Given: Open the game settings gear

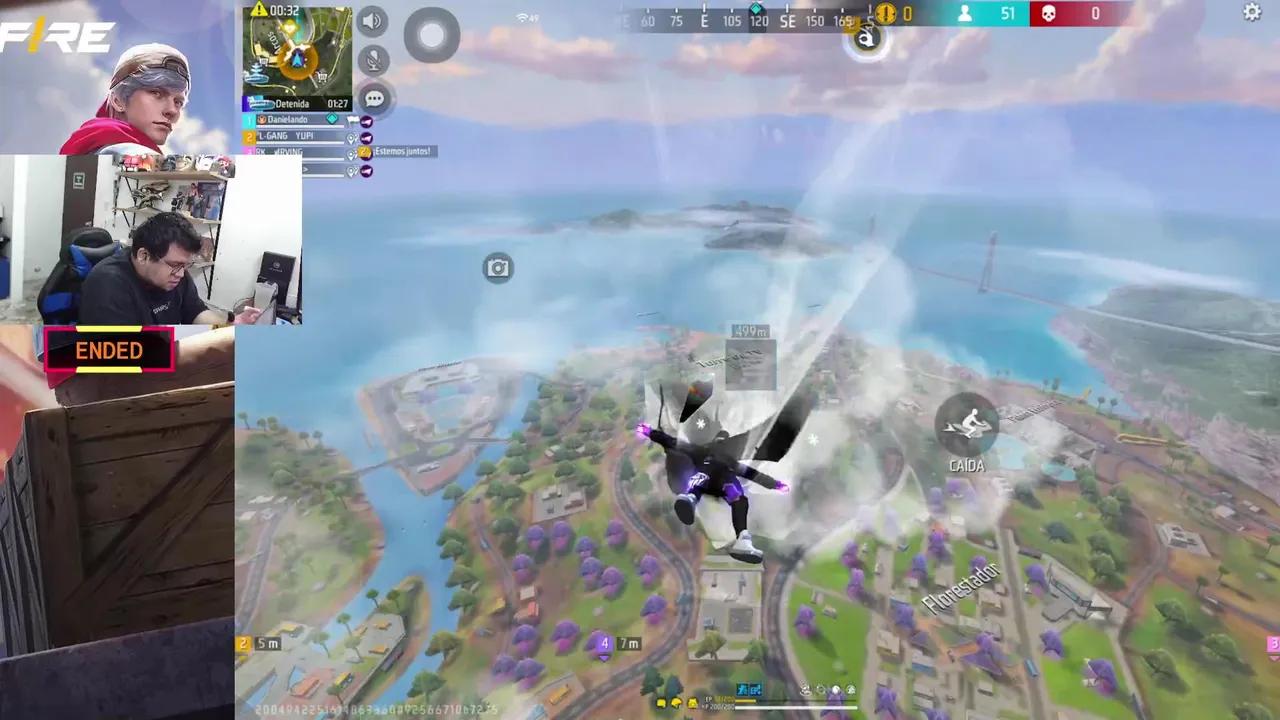Looking at the screenshot, I should [1251, 13].
